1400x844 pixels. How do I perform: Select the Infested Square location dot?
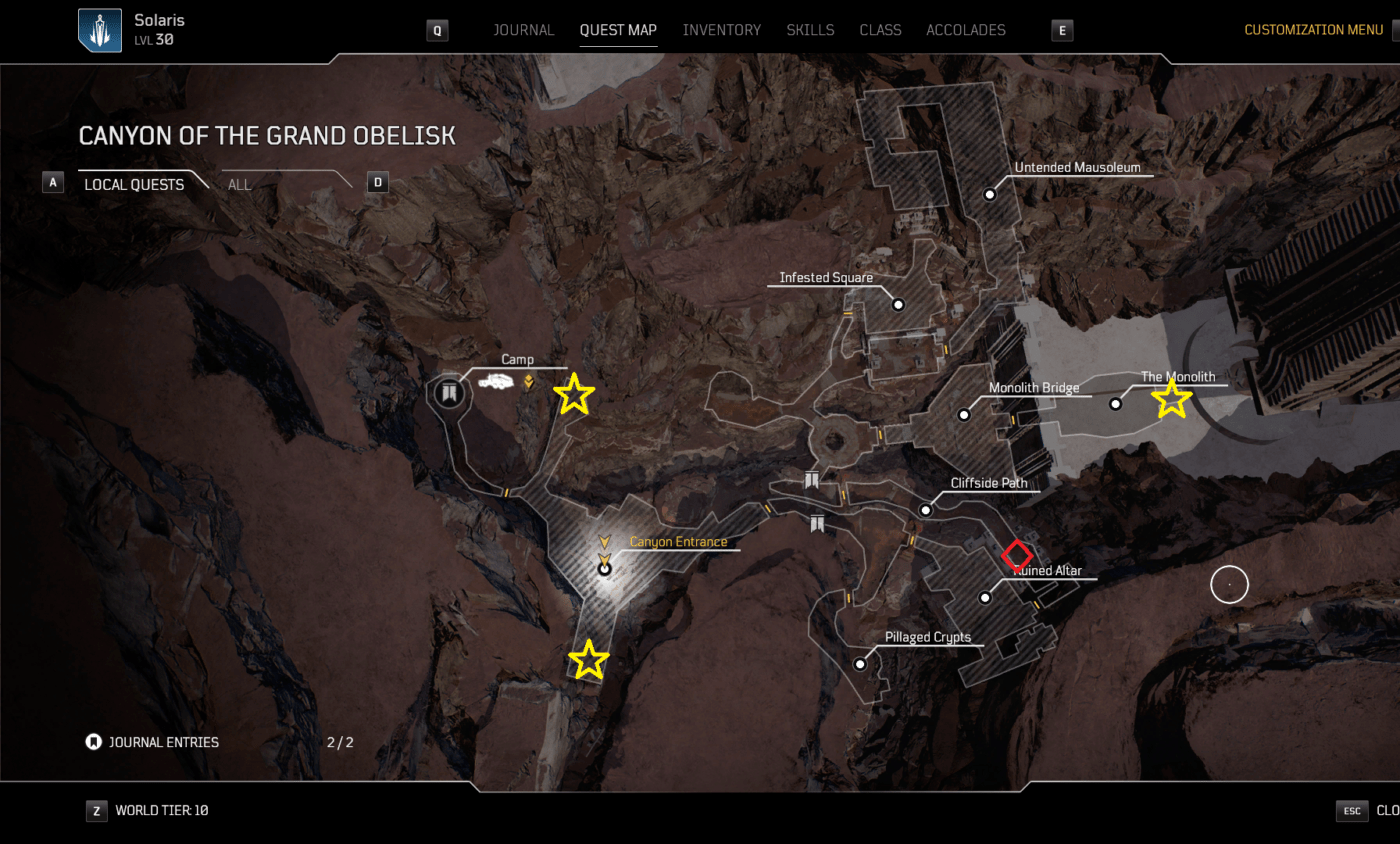point(898,303)
